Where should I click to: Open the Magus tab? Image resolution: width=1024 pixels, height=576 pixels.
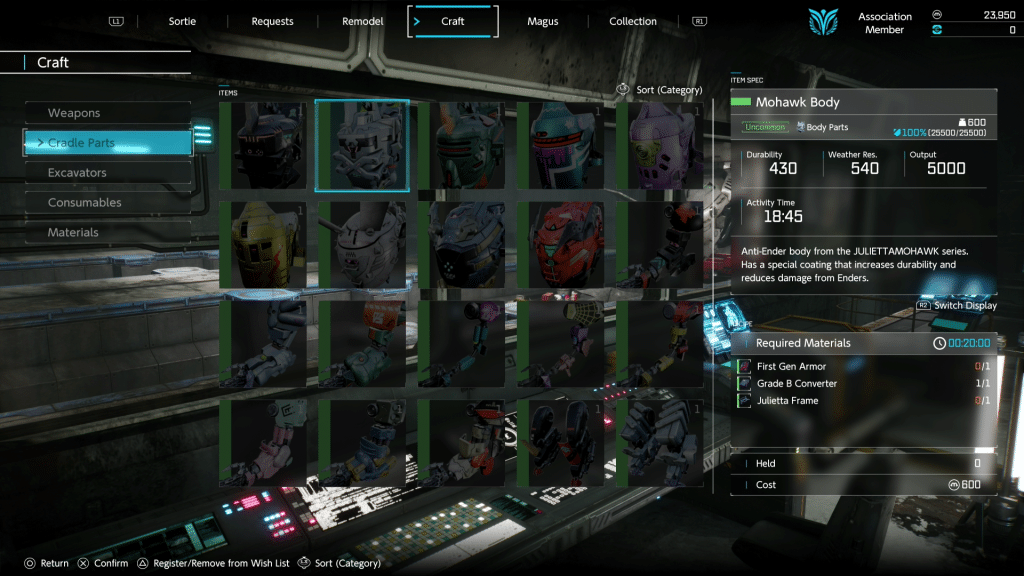tap(542, 21)
